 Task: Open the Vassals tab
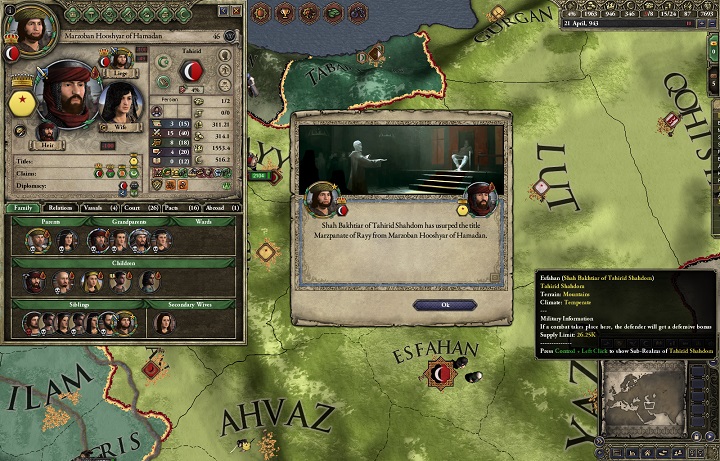point(98,208)
